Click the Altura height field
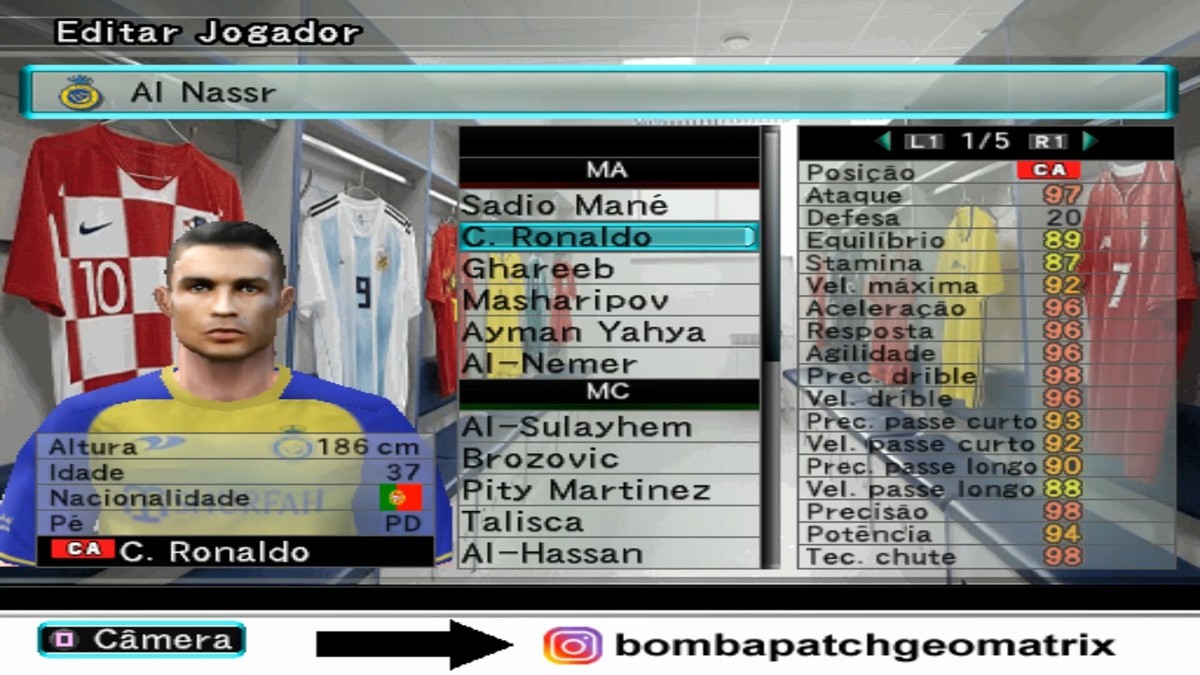1200x675 pixels. (235, 446)
